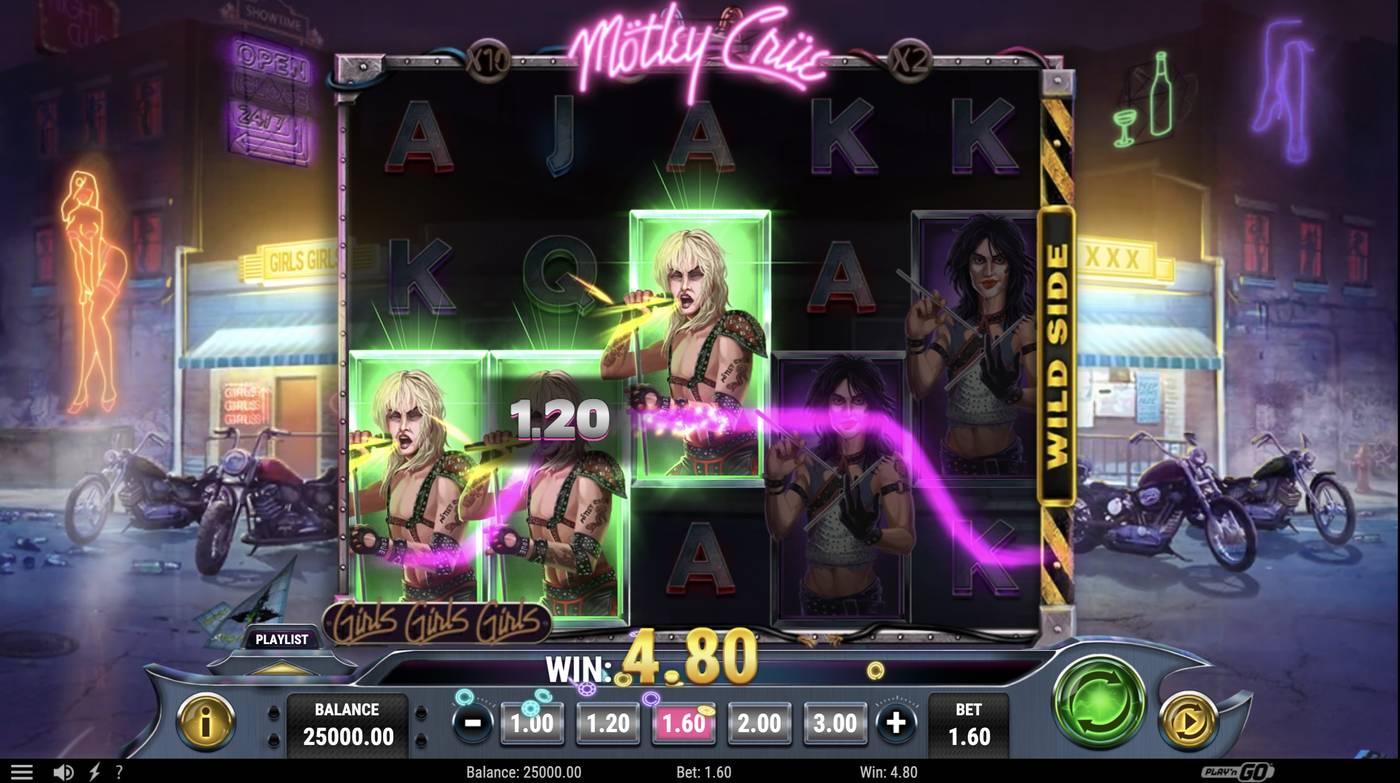Toggle the lightning fast-play icon
This screenshot has width=1400, height=783.
tap(93, 770)
